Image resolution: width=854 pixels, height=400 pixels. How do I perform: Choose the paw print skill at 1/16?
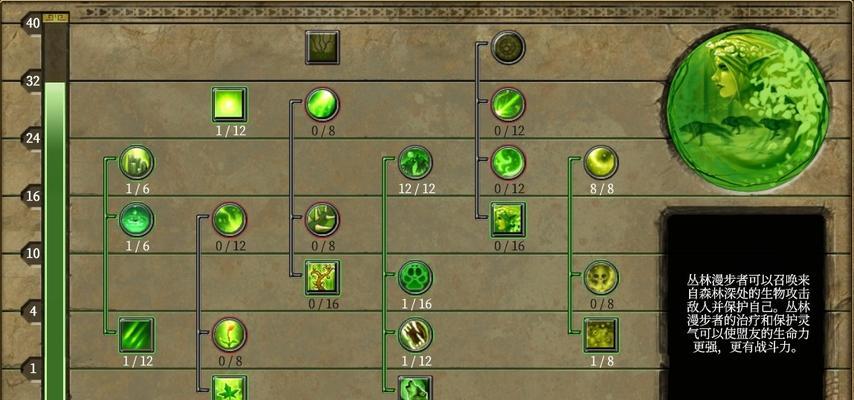tap(414, 277)
